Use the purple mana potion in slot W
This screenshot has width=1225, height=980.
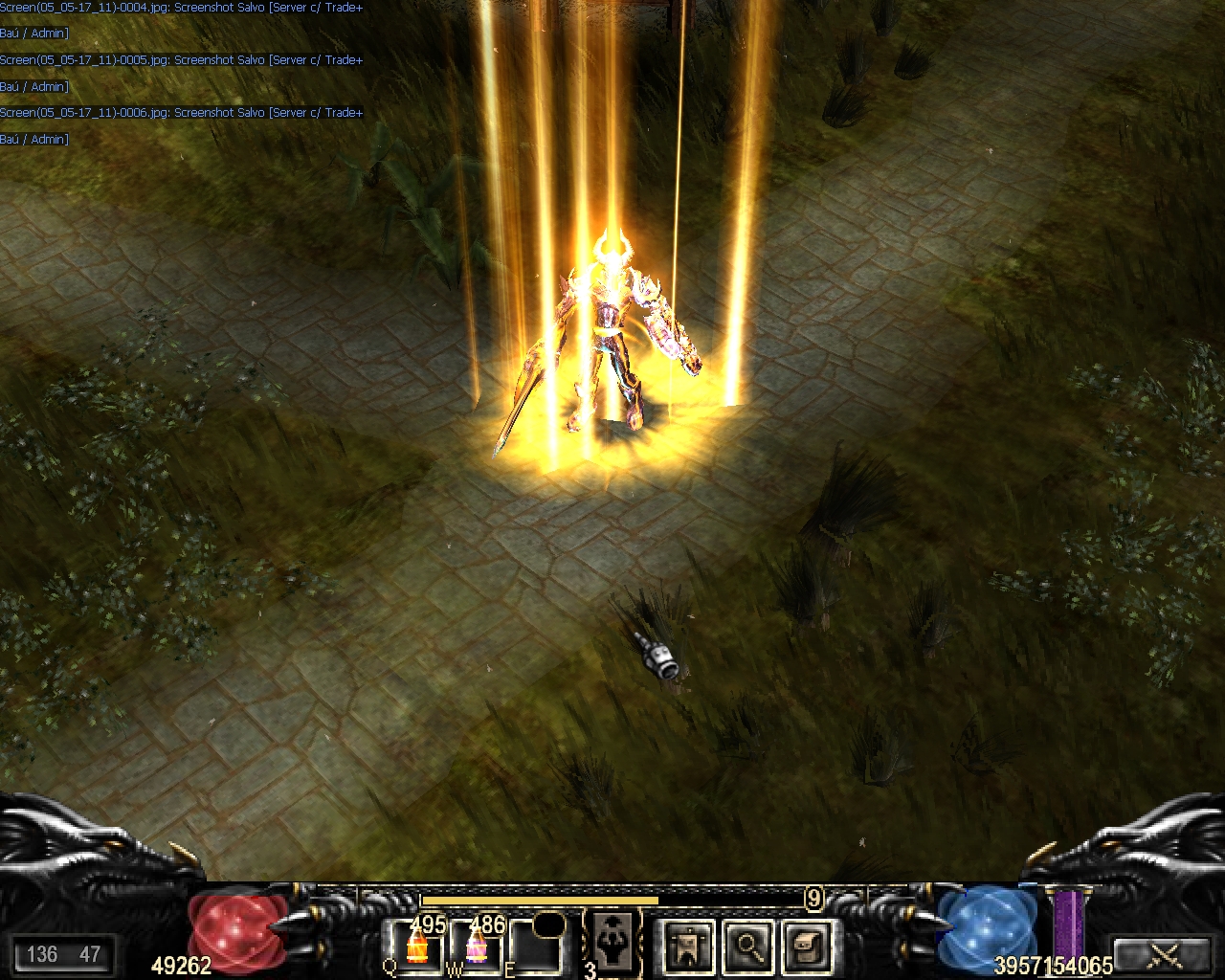click(x=476, y=946)
